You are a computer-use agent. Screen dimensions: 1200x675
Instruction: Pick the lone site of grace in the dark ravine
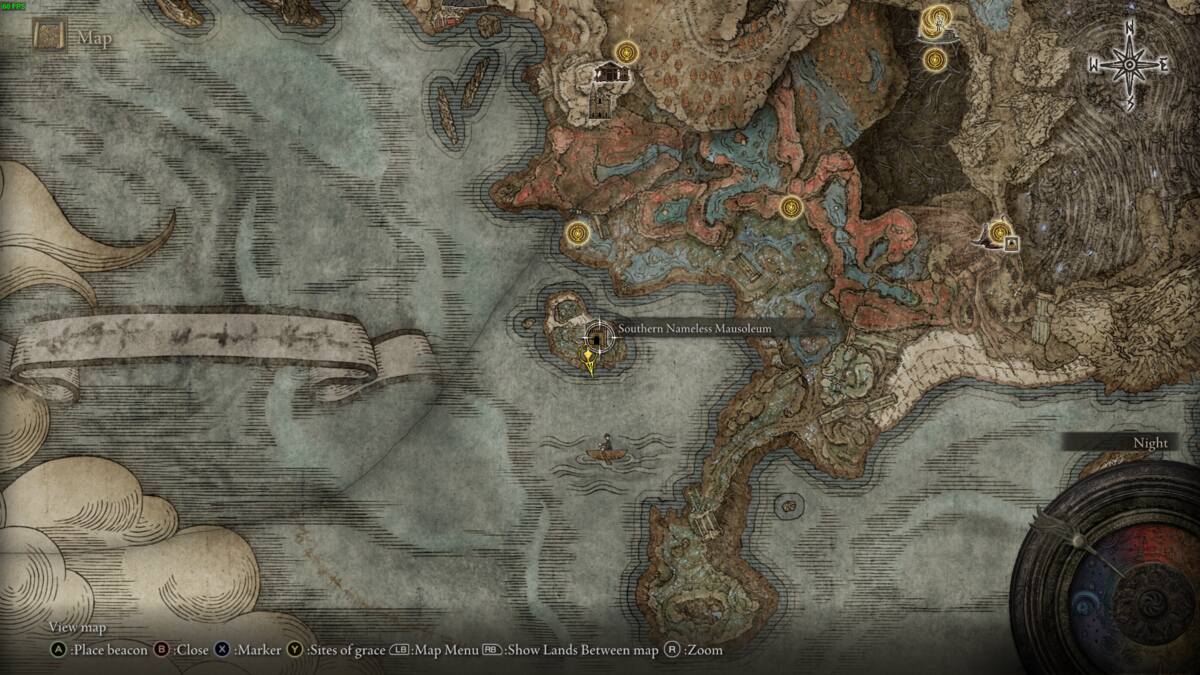(x=936, y=59)
